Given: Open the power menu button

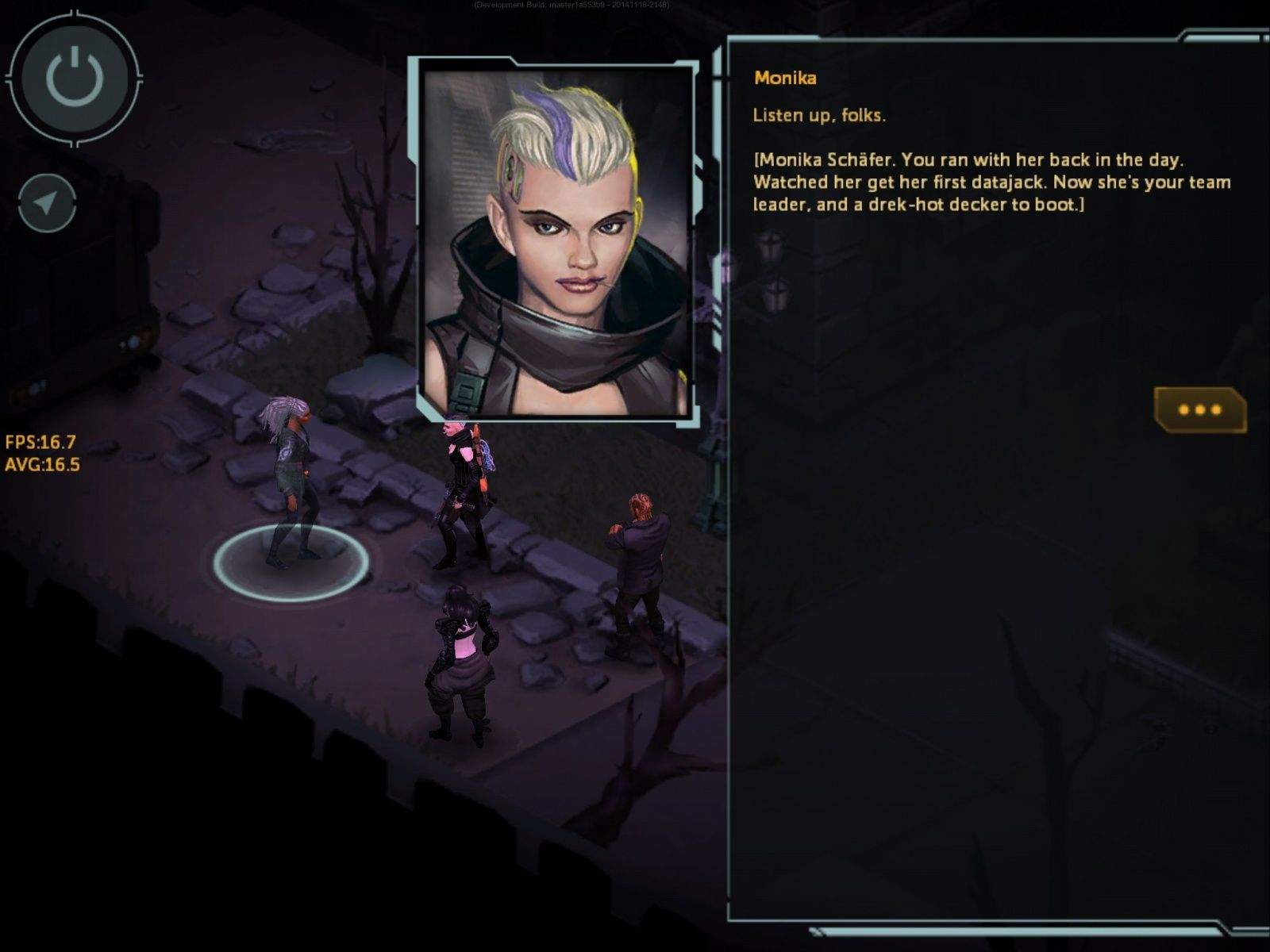Looking at the screenshot, I should (x=74, y=77).
